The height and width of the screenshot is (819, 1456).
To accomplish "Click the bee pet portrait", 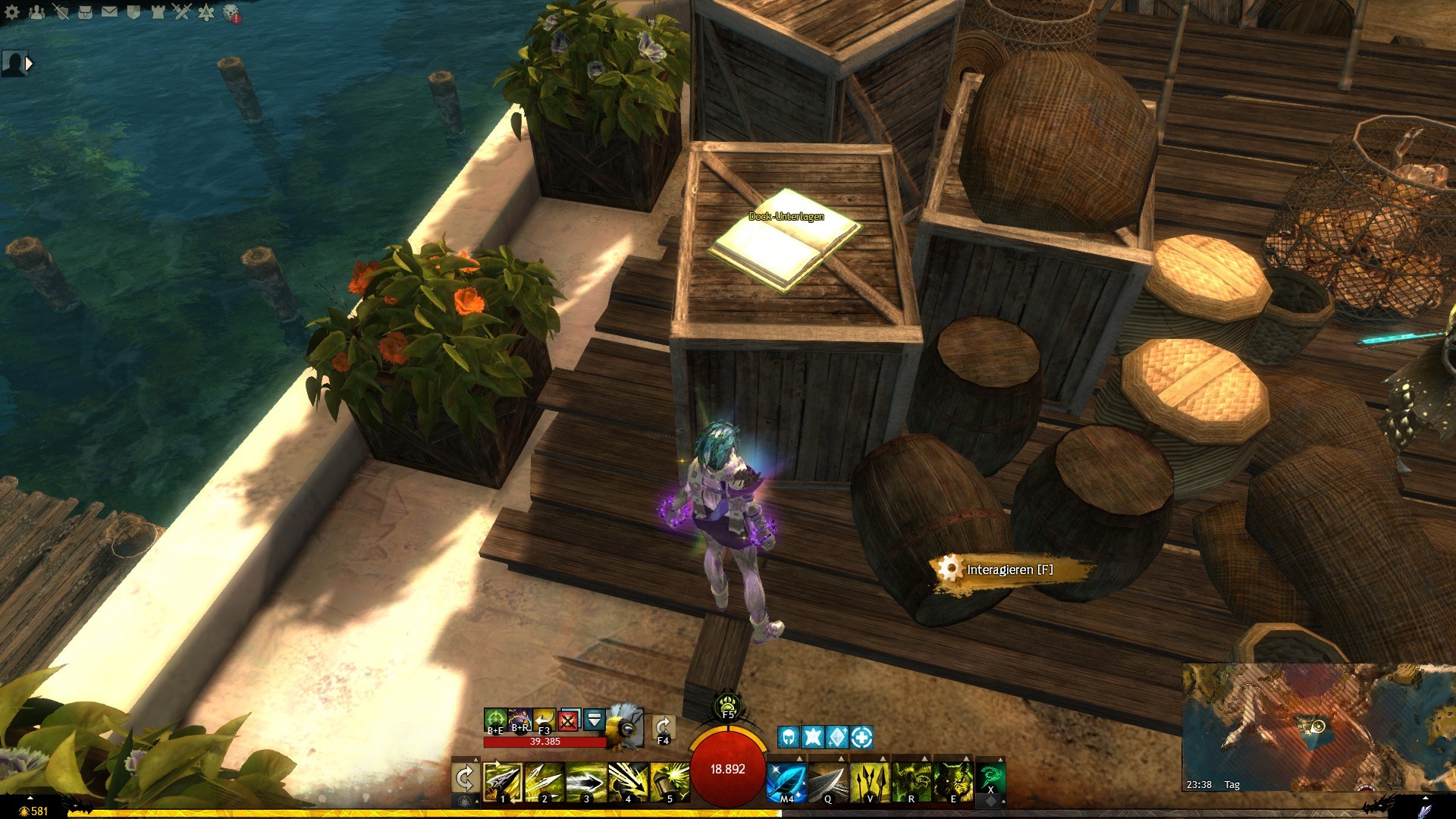I will point(624,725).
